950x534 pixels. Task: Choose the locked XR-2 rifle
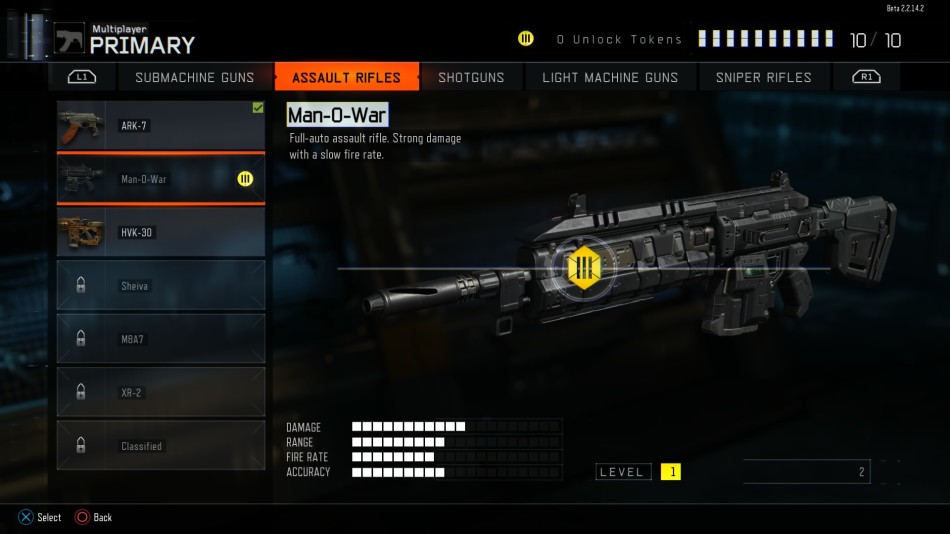[161, 393]
